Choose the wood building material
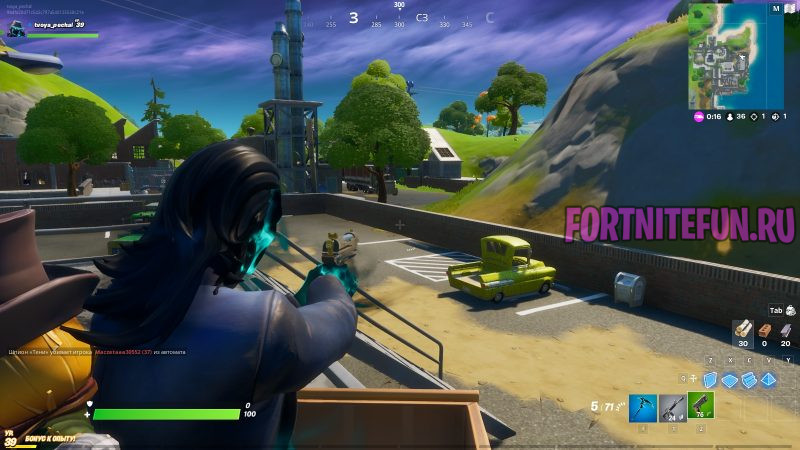 (741, 329)
